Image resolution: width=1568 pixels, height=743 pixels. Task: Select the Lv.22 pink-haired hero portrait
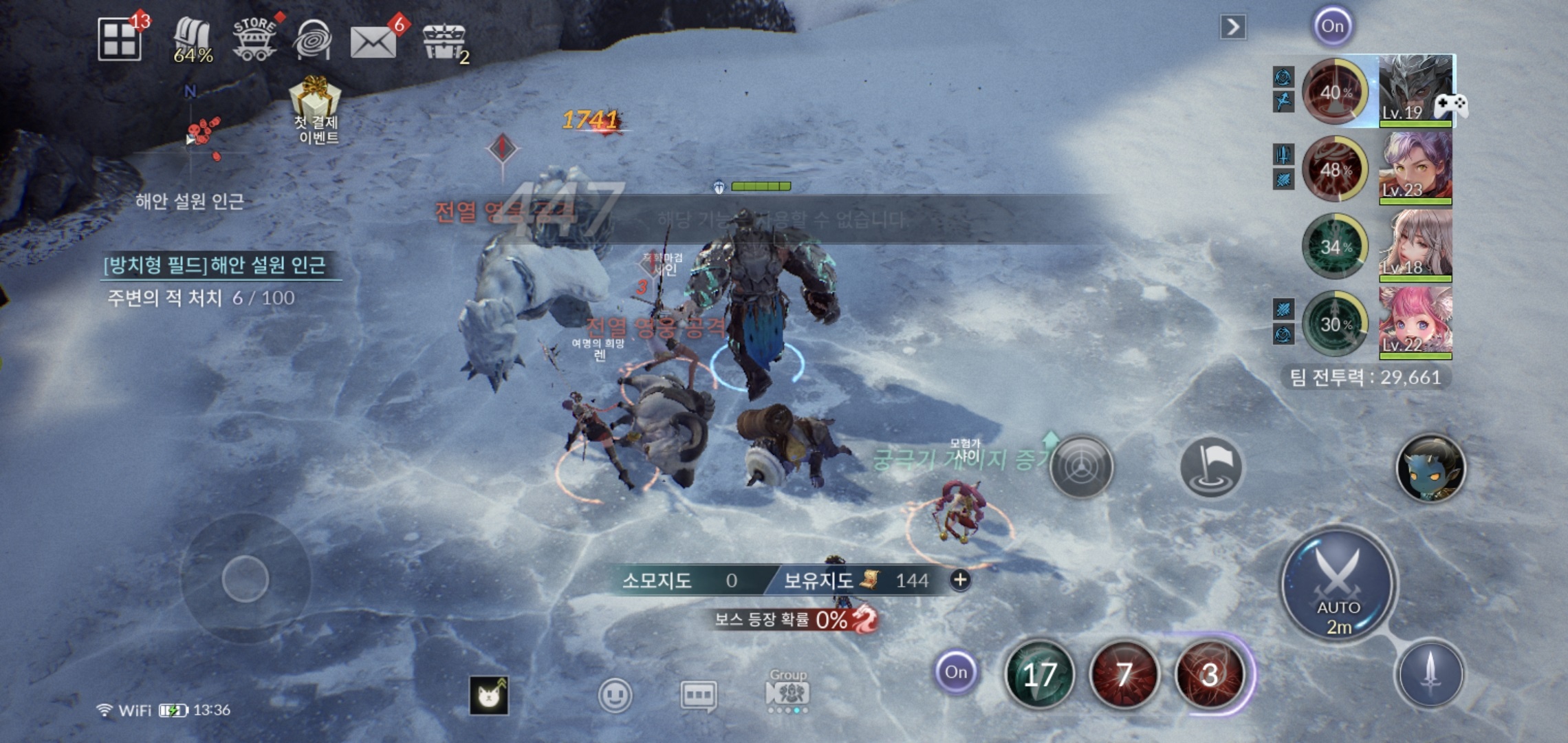[1415, 323]
